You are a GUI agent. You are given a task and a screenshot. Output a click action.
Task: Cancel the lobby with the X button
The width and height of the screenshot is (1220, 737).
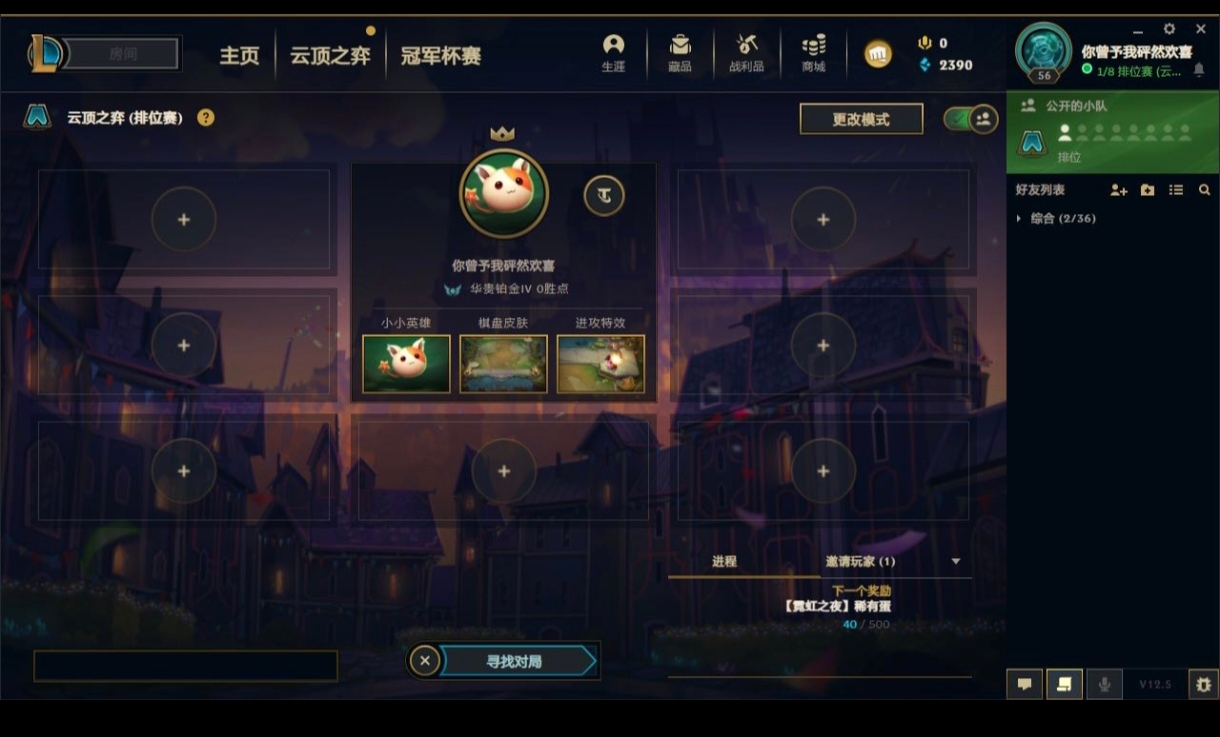(425, 661)
